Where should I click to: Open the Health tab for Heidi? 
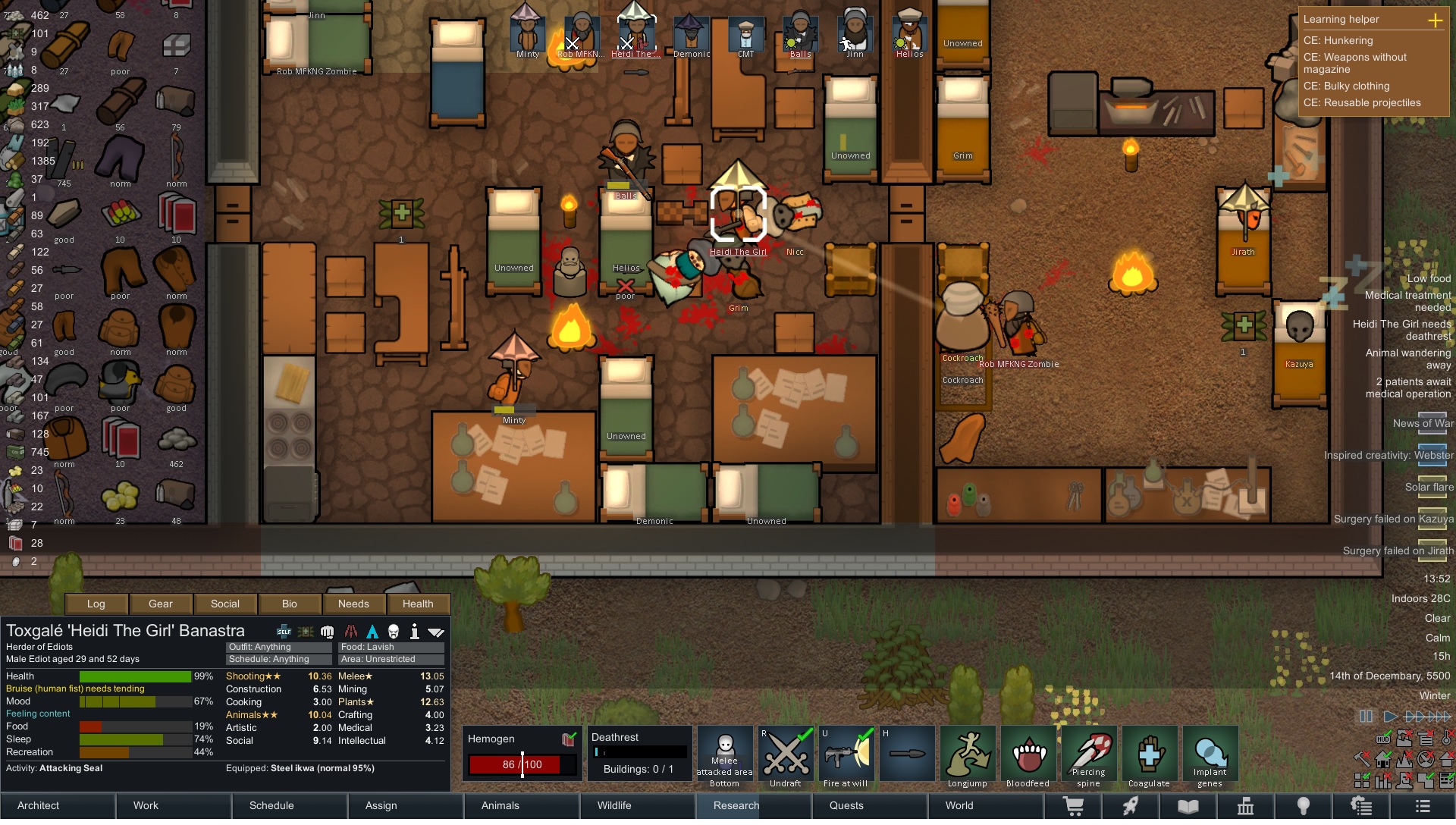coord(418,604)
